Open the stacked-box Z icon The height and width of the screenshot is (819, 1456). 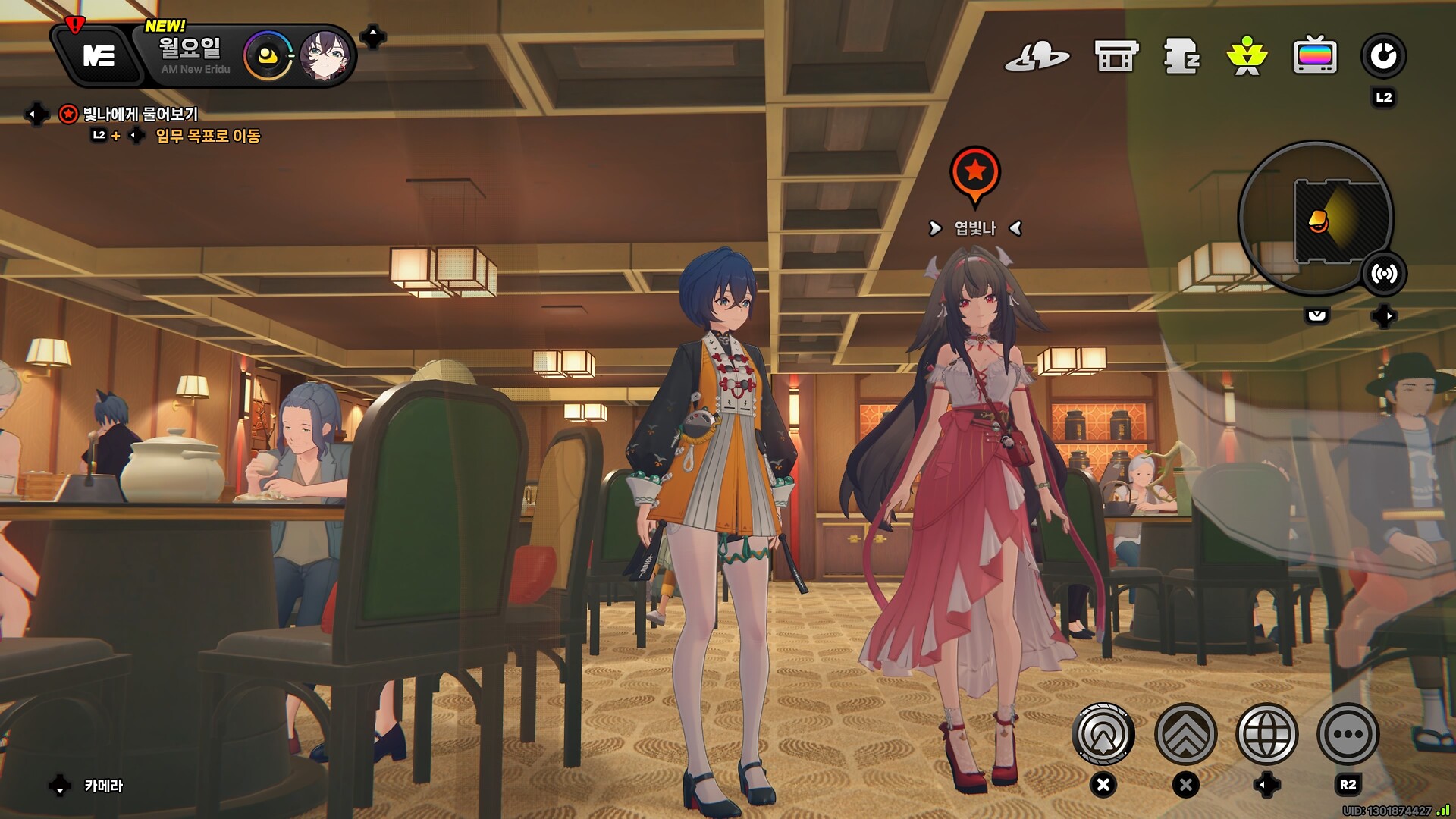click(1181, 56)
